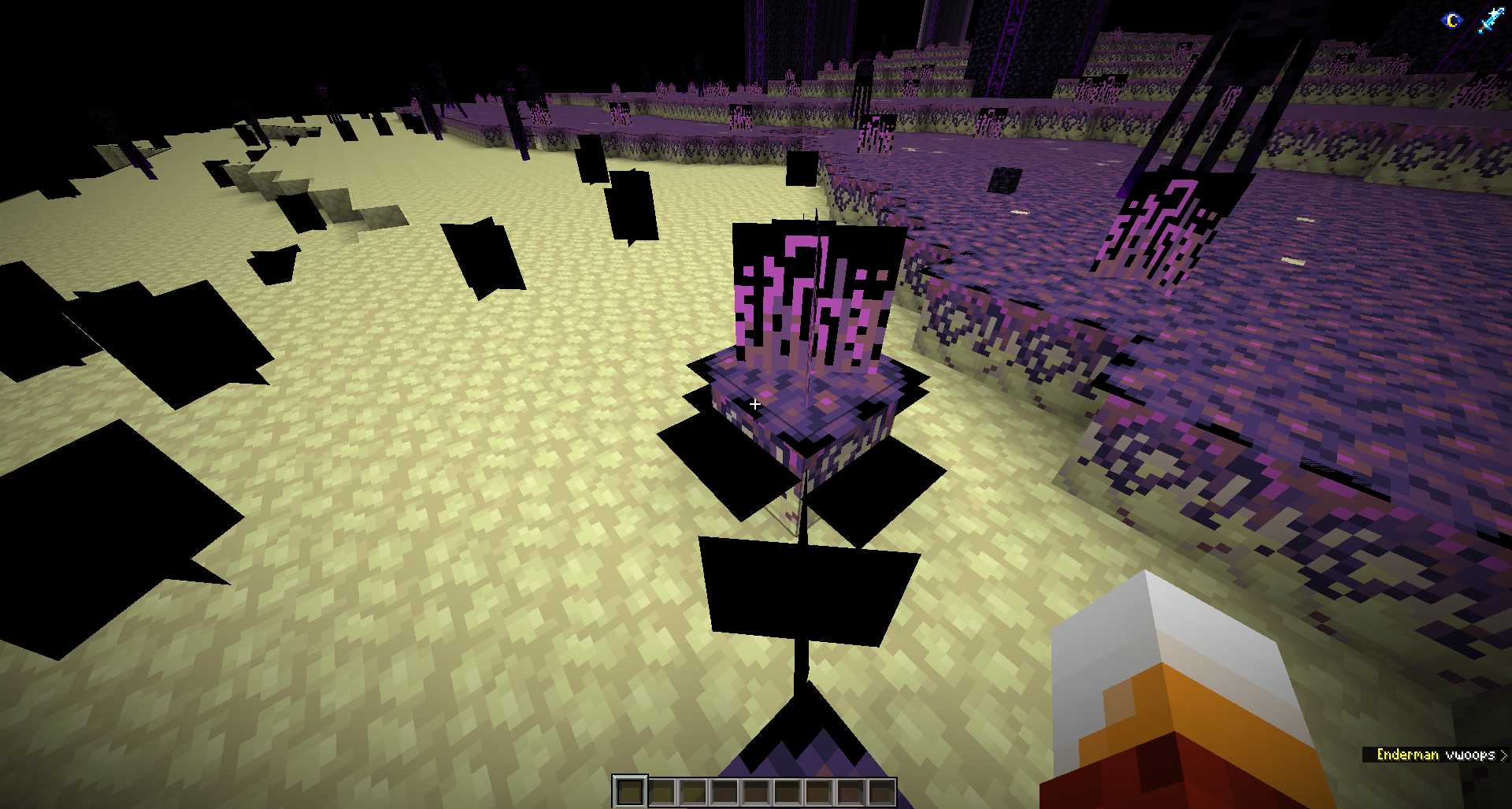Click the moon phase HUD icon

(1451, 20)
